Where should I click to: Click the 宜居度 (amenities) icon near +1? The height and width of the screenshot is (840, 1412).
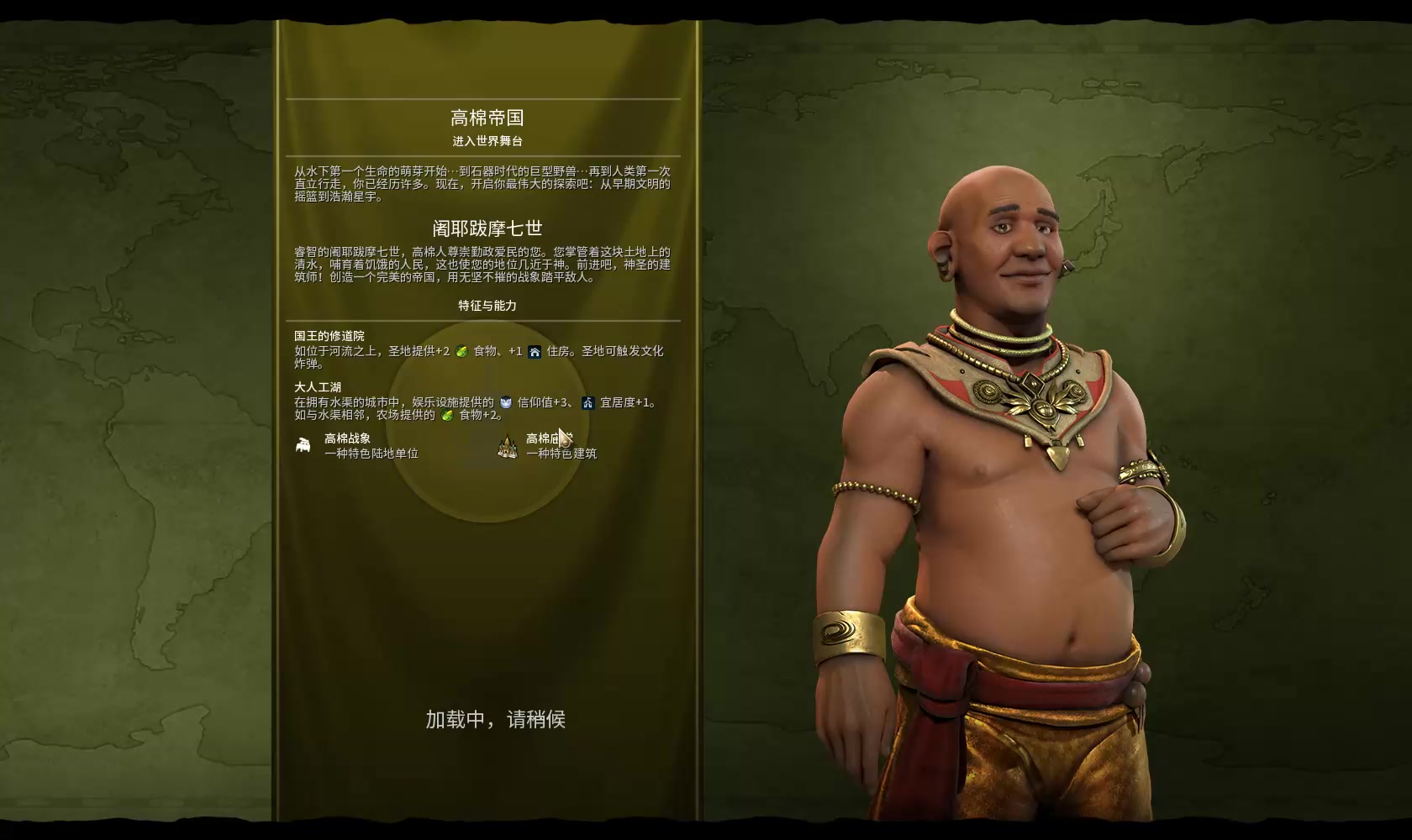pyautogui.click(x=589, y=402)
